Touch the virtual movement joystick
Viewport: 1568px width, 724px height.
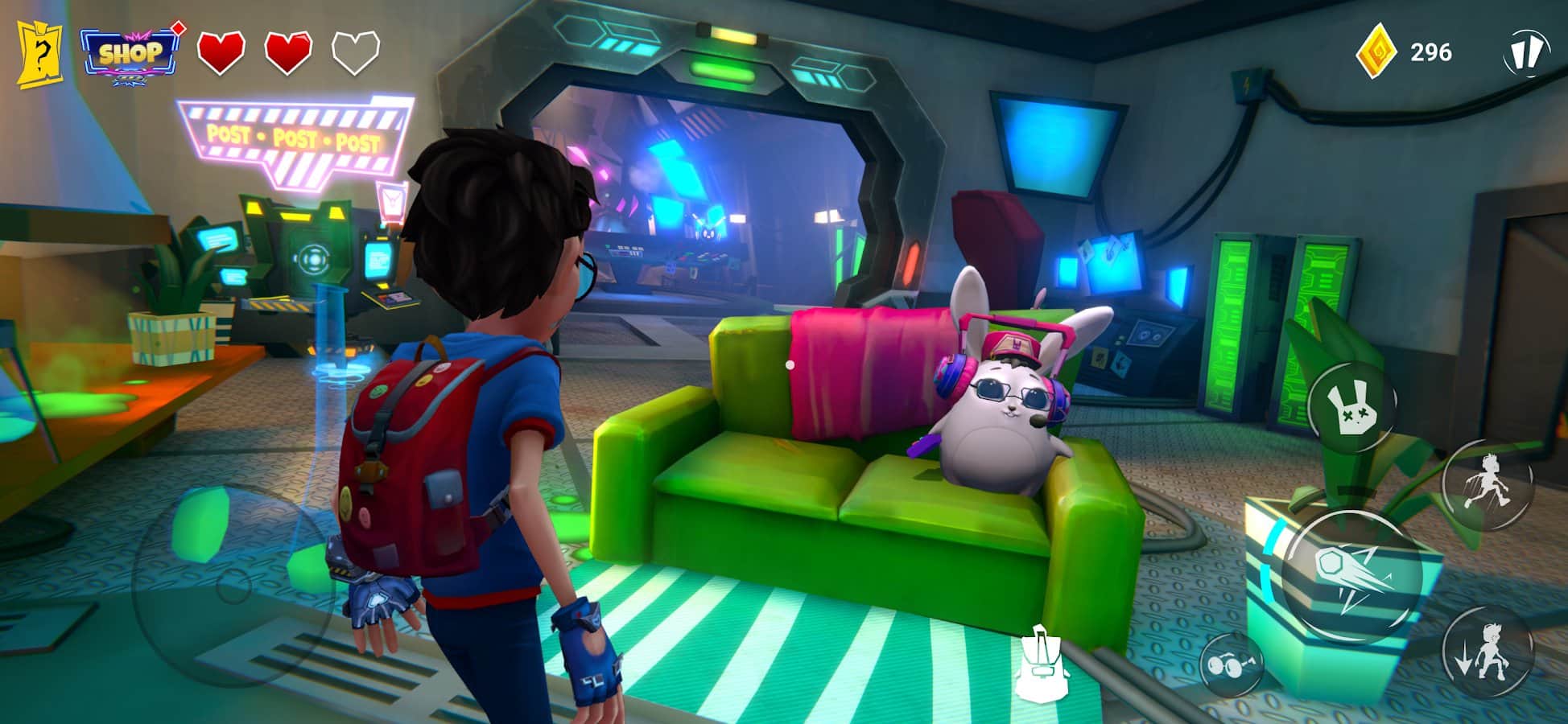click(232, 584)
